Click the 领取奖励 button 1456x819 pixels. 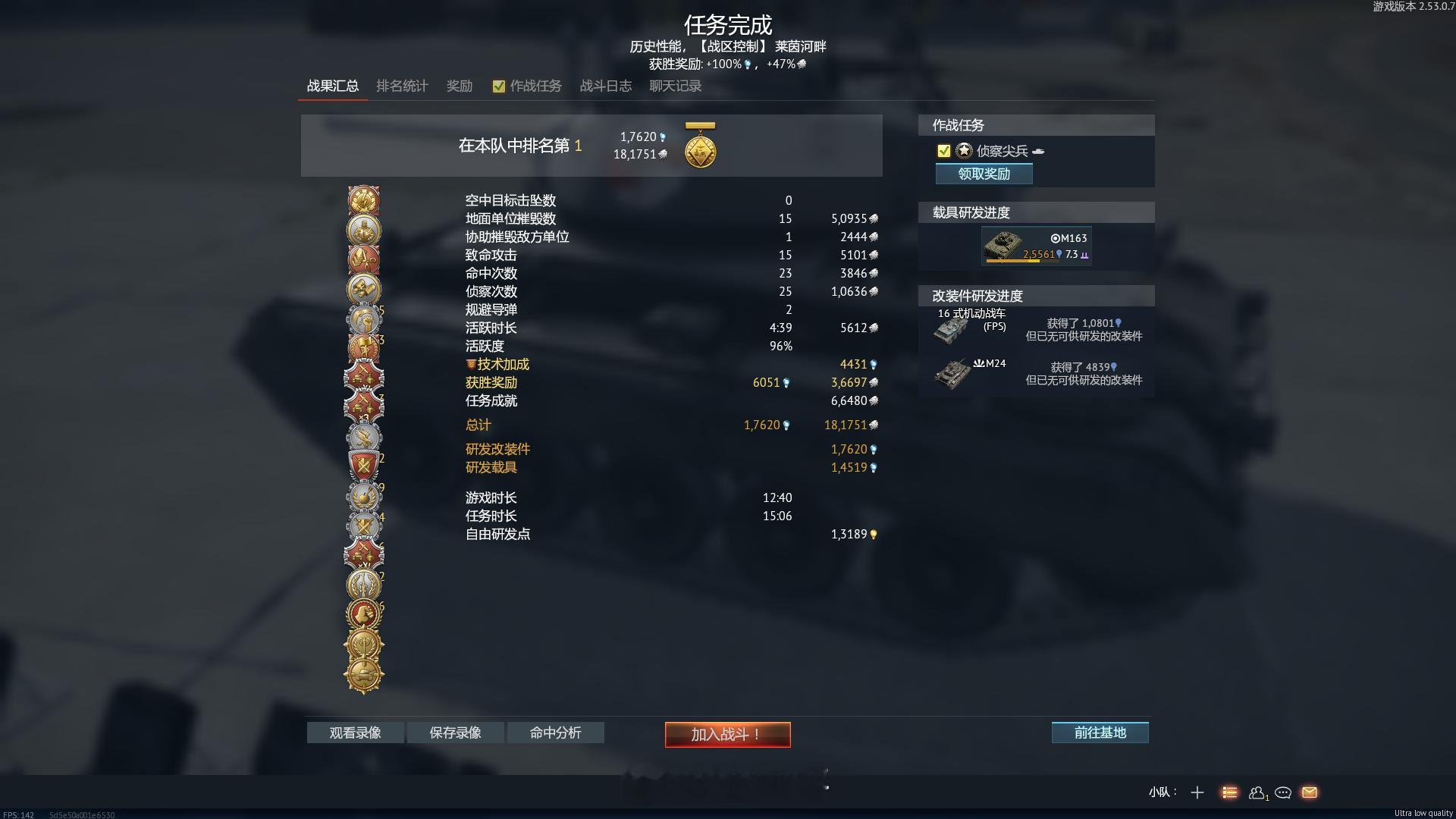tap(984, 174)
